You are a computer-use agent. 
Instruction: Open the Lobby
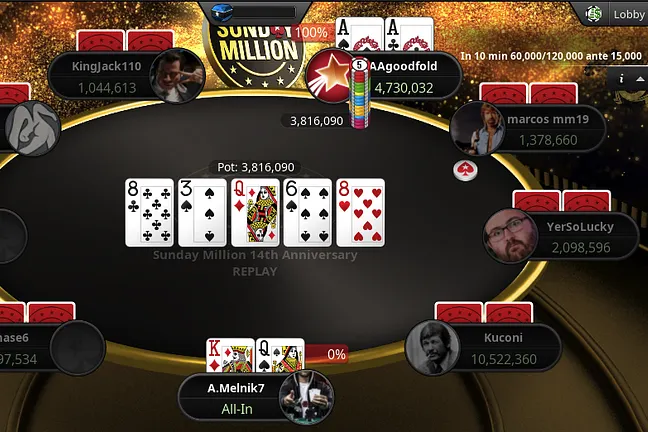pyautogui.click(x=628, y=14)
